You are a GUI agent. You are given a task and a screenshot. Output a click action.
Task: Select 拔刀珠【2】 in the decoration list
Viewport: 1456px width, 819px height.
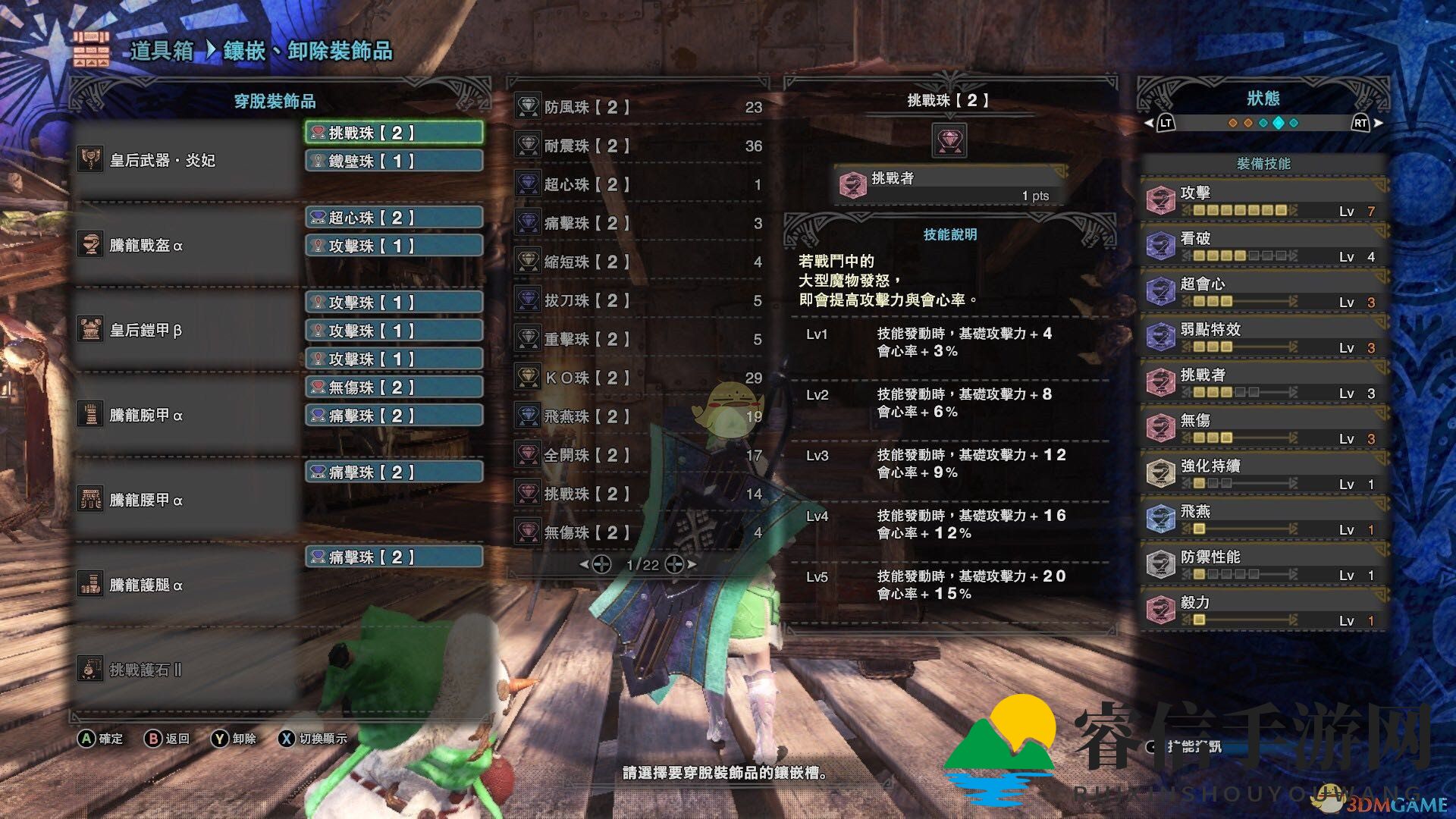[637, 300]
